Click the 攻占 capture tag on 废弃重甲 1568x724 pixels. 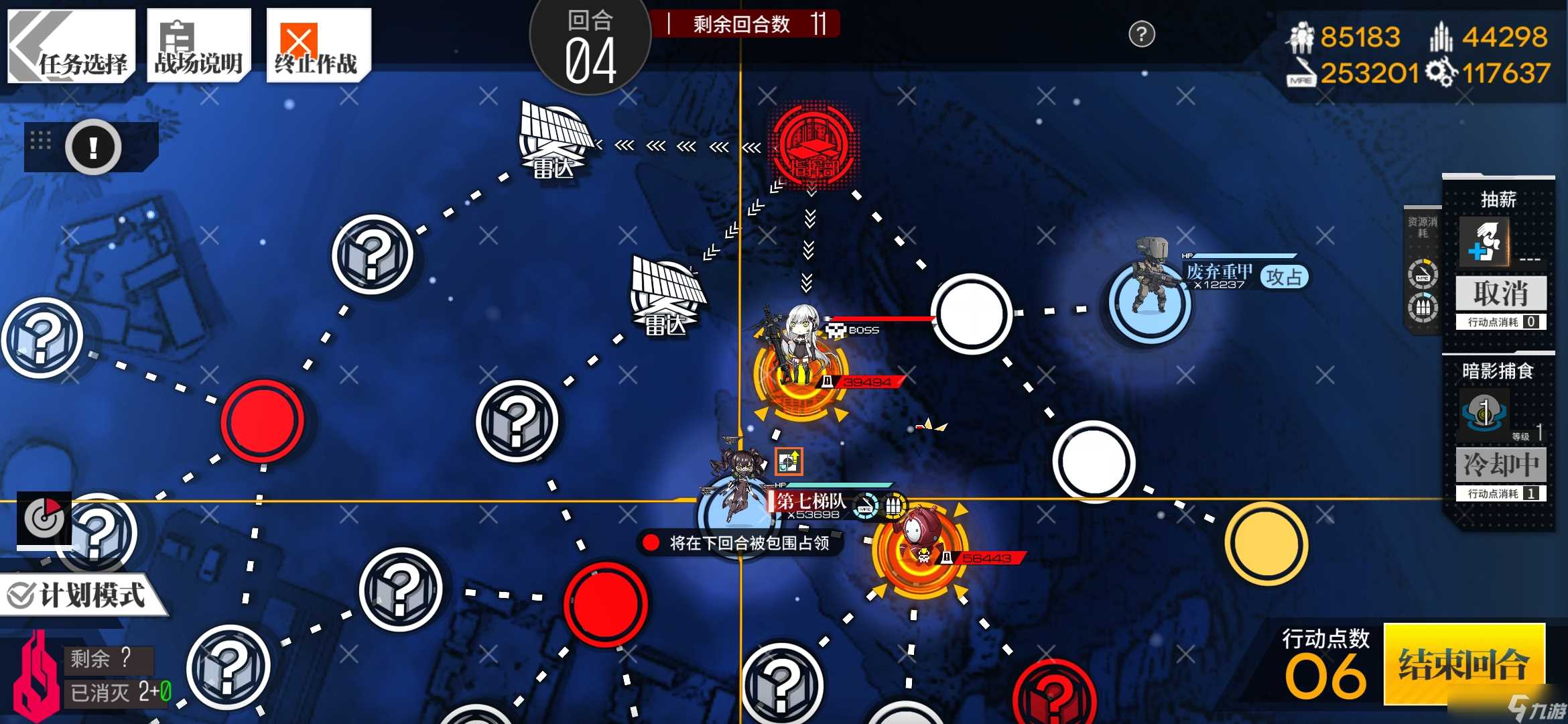click(1283, 277)
